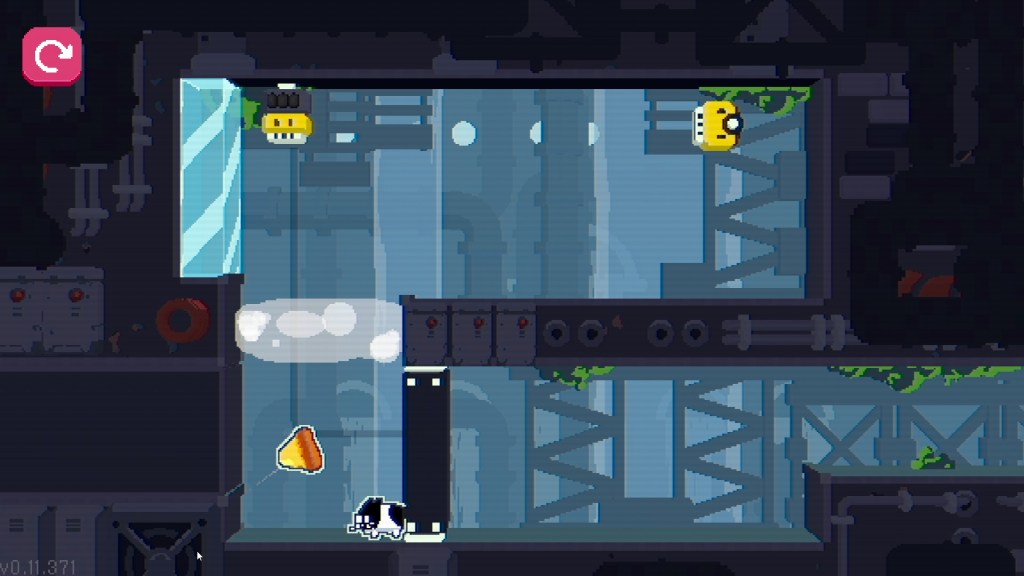This screenshot has height=576, width=1024.
Task: Click the pink restart level button
Action: pyautogui.click(x=52, y=56)
